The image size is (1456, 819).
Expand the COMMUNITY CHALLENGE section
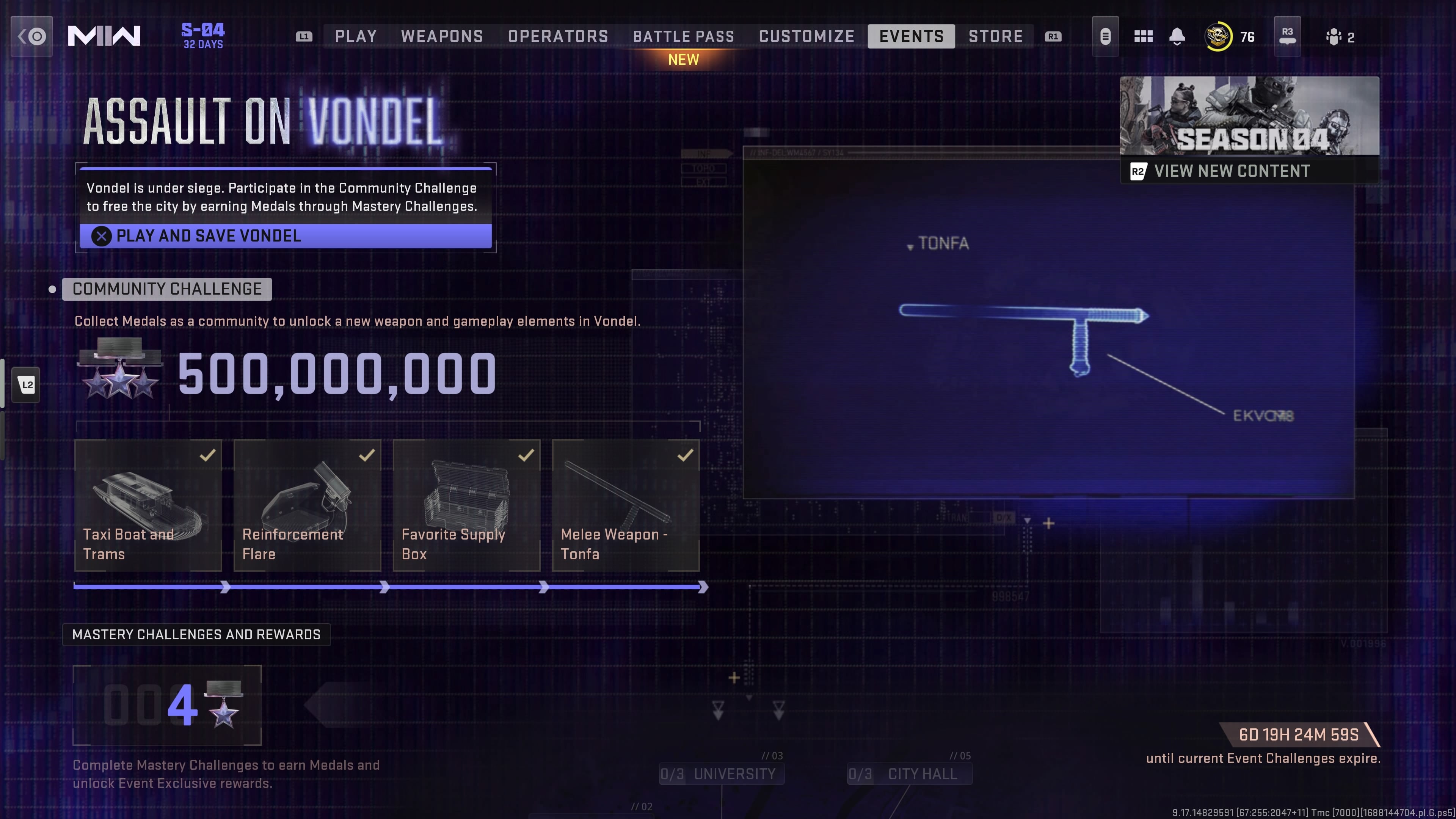167,289
